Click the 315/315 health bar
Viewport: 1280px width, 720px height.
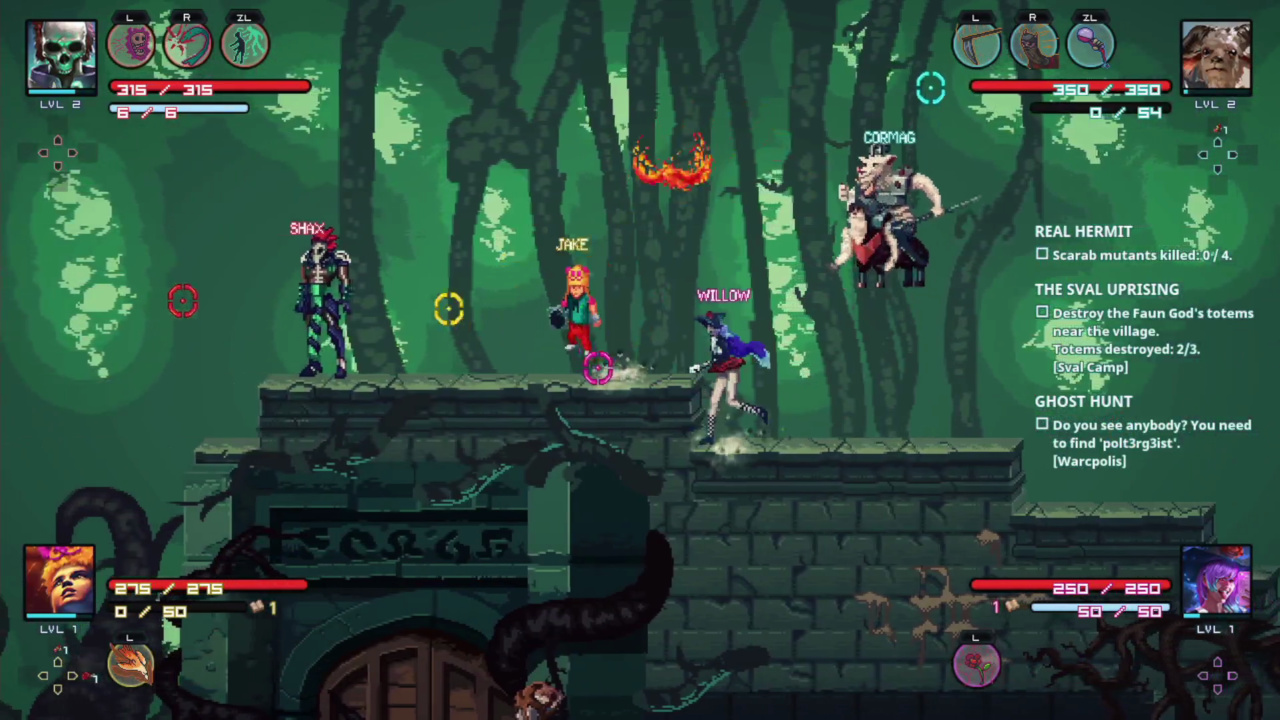click(210, 89)
